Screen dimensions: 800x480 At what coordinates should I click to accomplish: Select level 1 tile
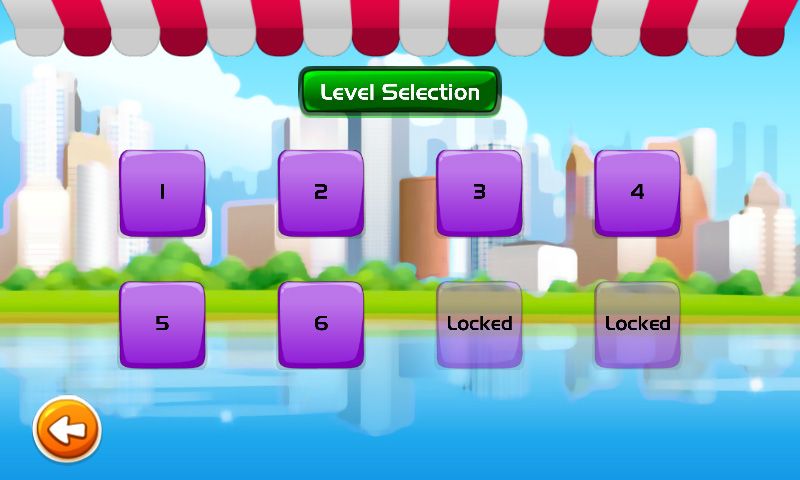pos(162,193)
